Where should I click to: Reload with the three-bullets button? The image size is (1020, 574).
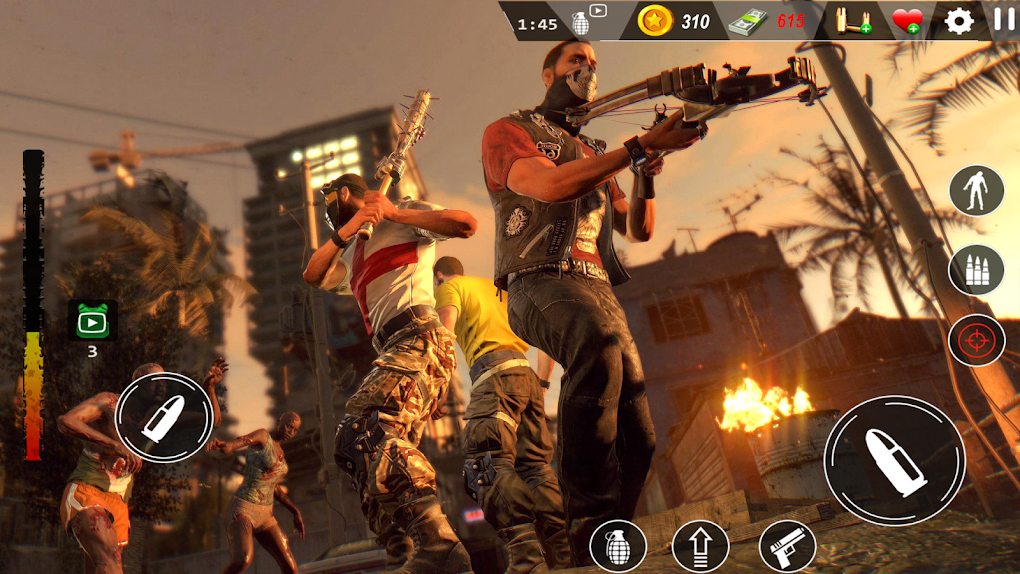976,269
